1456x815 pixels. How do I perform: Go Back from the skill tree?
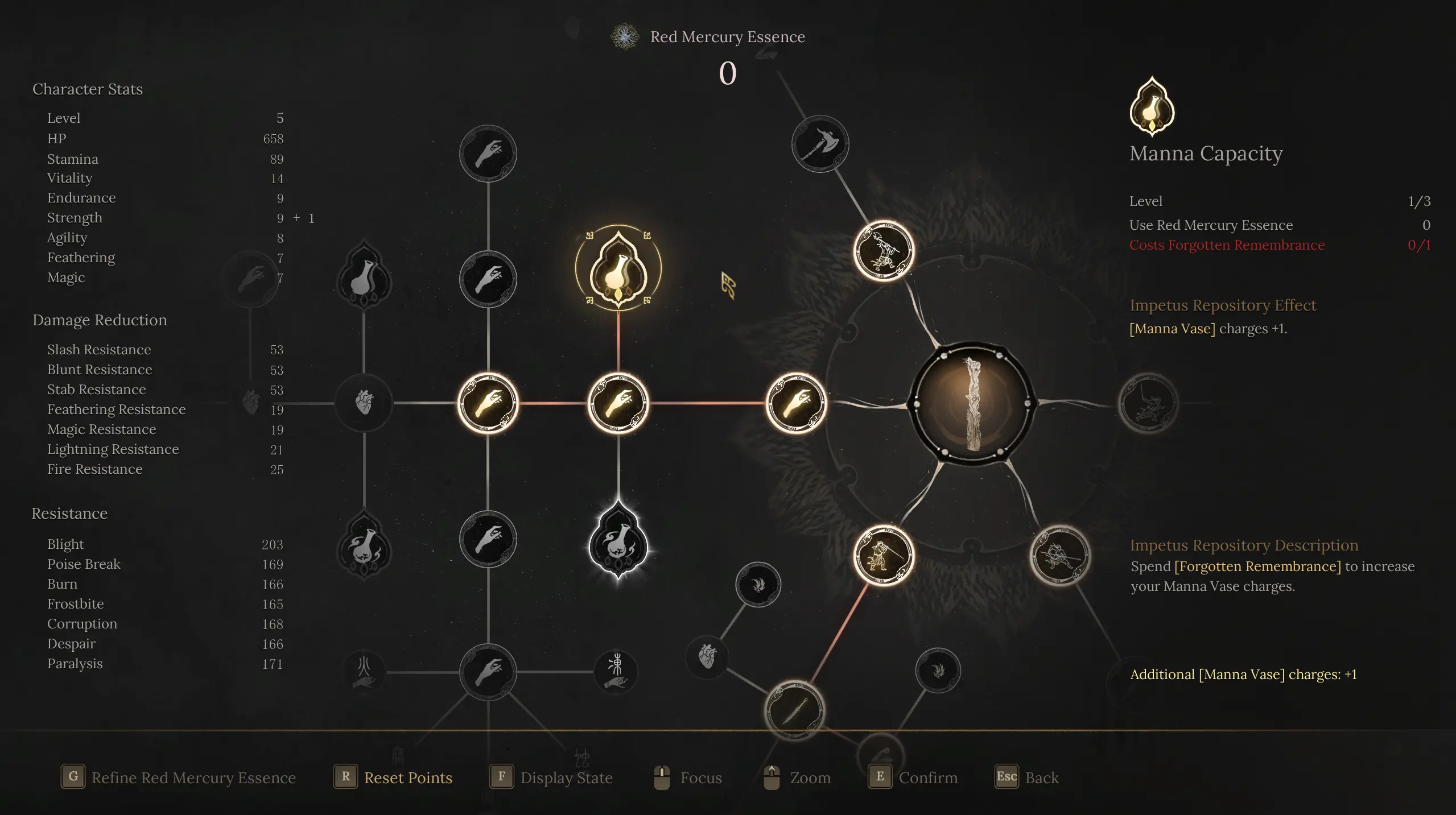(x=1041, y=777)
